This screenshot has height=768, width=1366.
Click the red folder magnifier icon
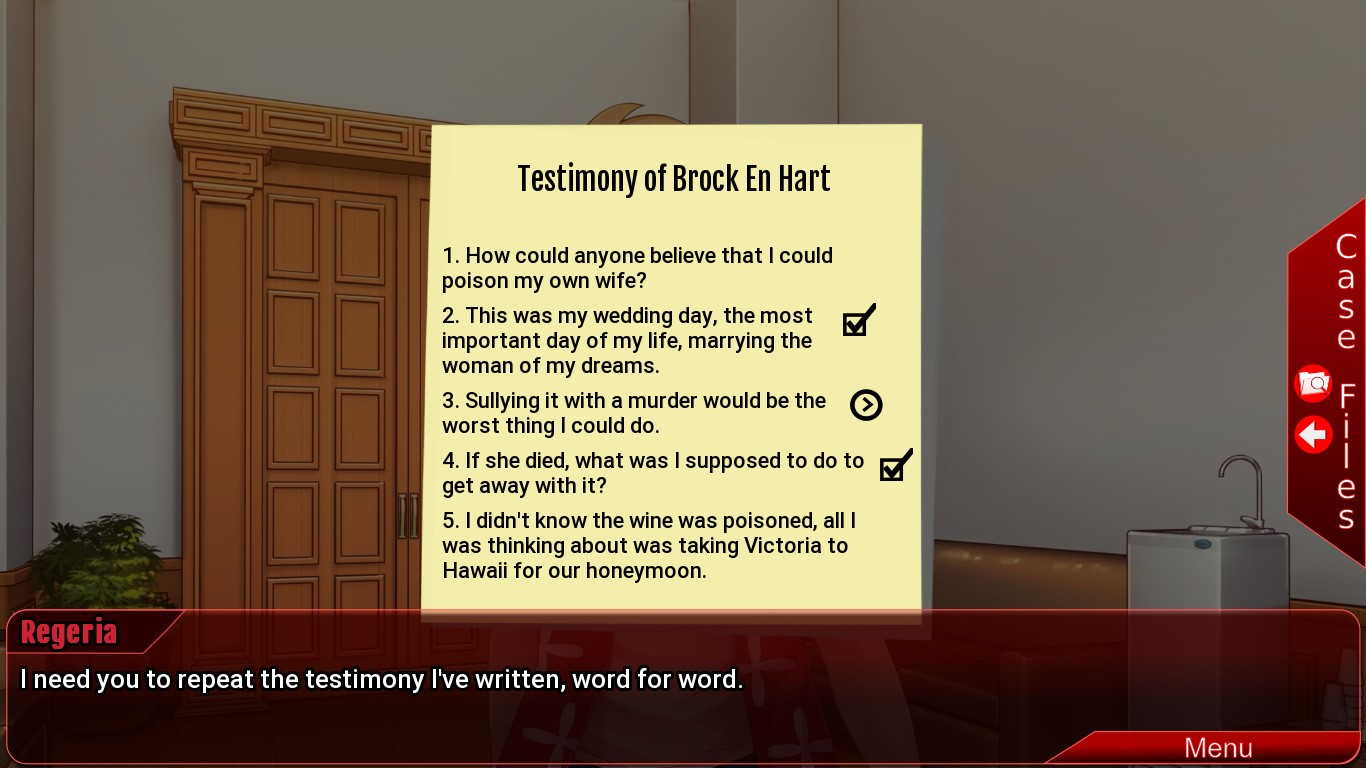point(1313,384)
